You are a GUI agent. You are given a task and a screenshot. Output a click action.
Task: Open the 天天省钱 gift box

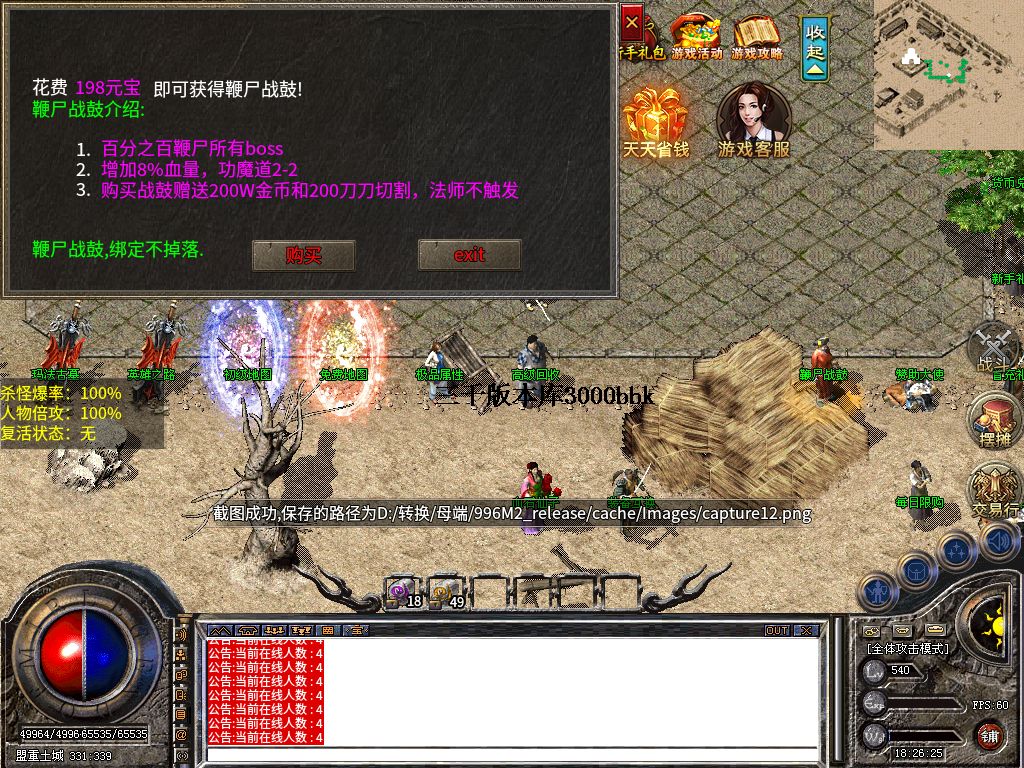coord(655,122)
